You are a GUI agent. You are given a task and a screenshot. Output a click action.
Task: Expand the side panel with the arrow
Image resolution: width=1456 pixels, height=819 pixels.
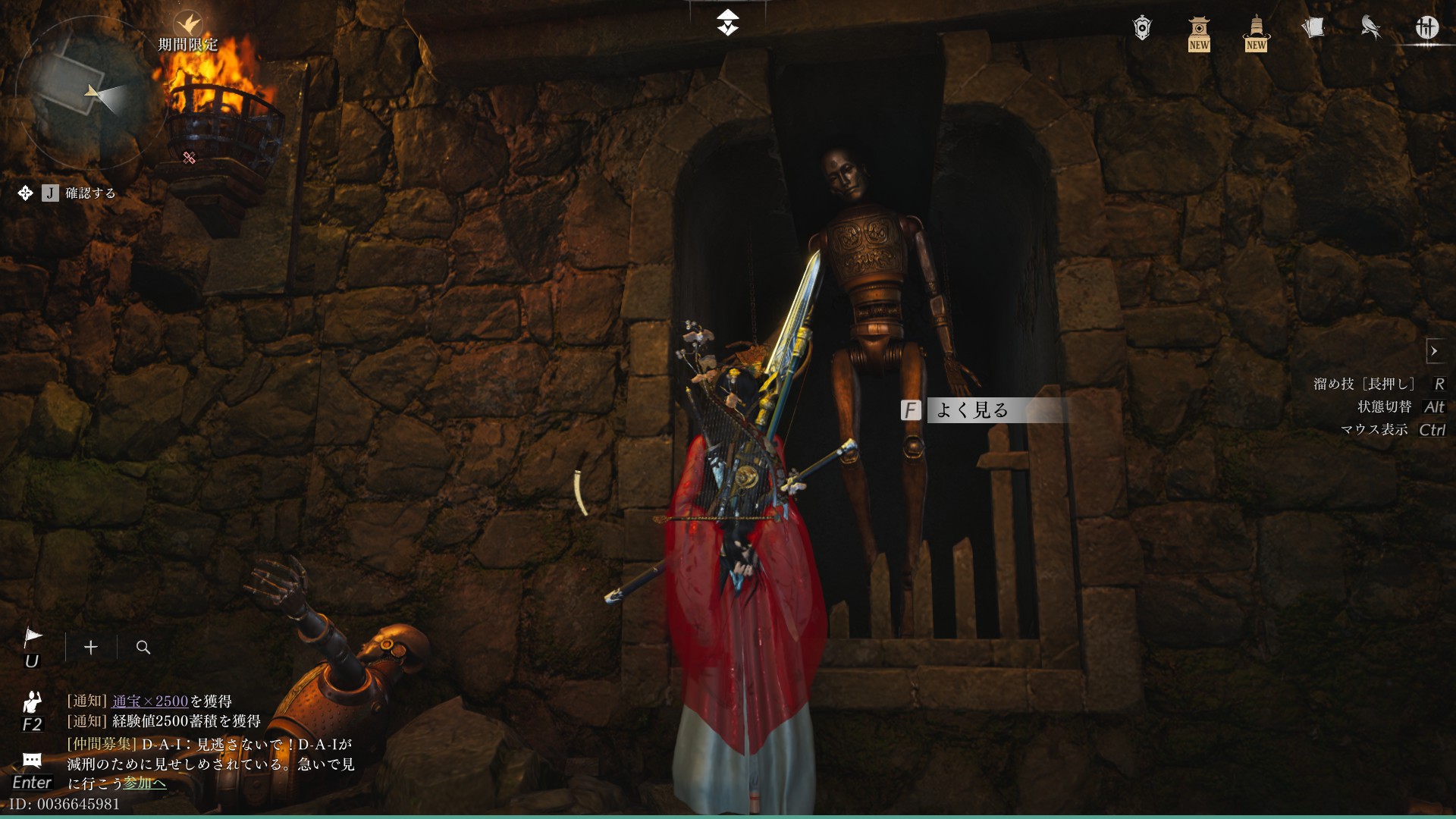(x=1434, y=351)
